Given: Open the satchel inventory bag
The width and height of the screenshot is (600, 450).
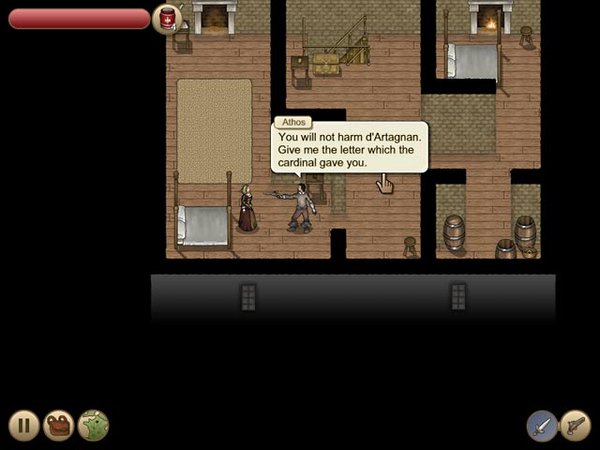Looking at the screenshot, I should [59, 425].
